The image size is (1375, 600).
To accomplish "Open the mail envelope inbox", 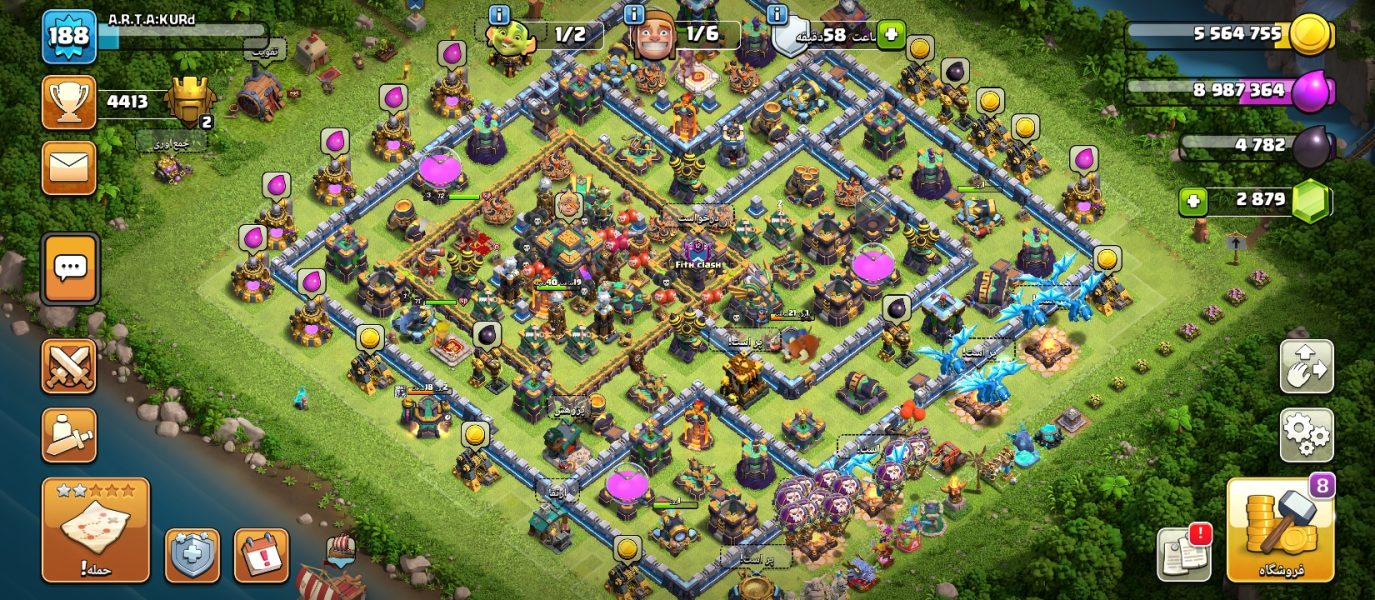I will point(69,167).
